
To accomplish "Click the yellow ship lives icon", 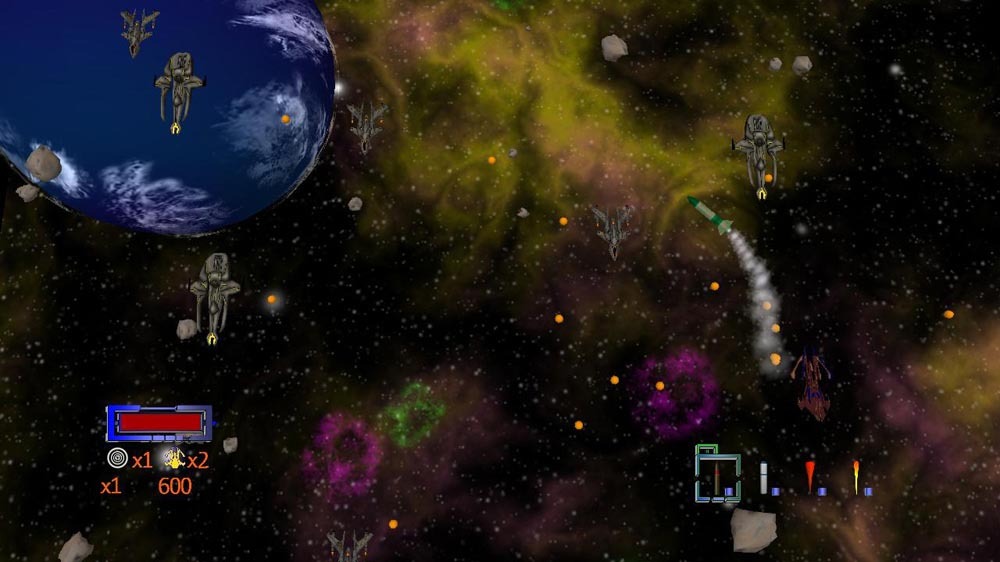I will click(x=175, y=459).
